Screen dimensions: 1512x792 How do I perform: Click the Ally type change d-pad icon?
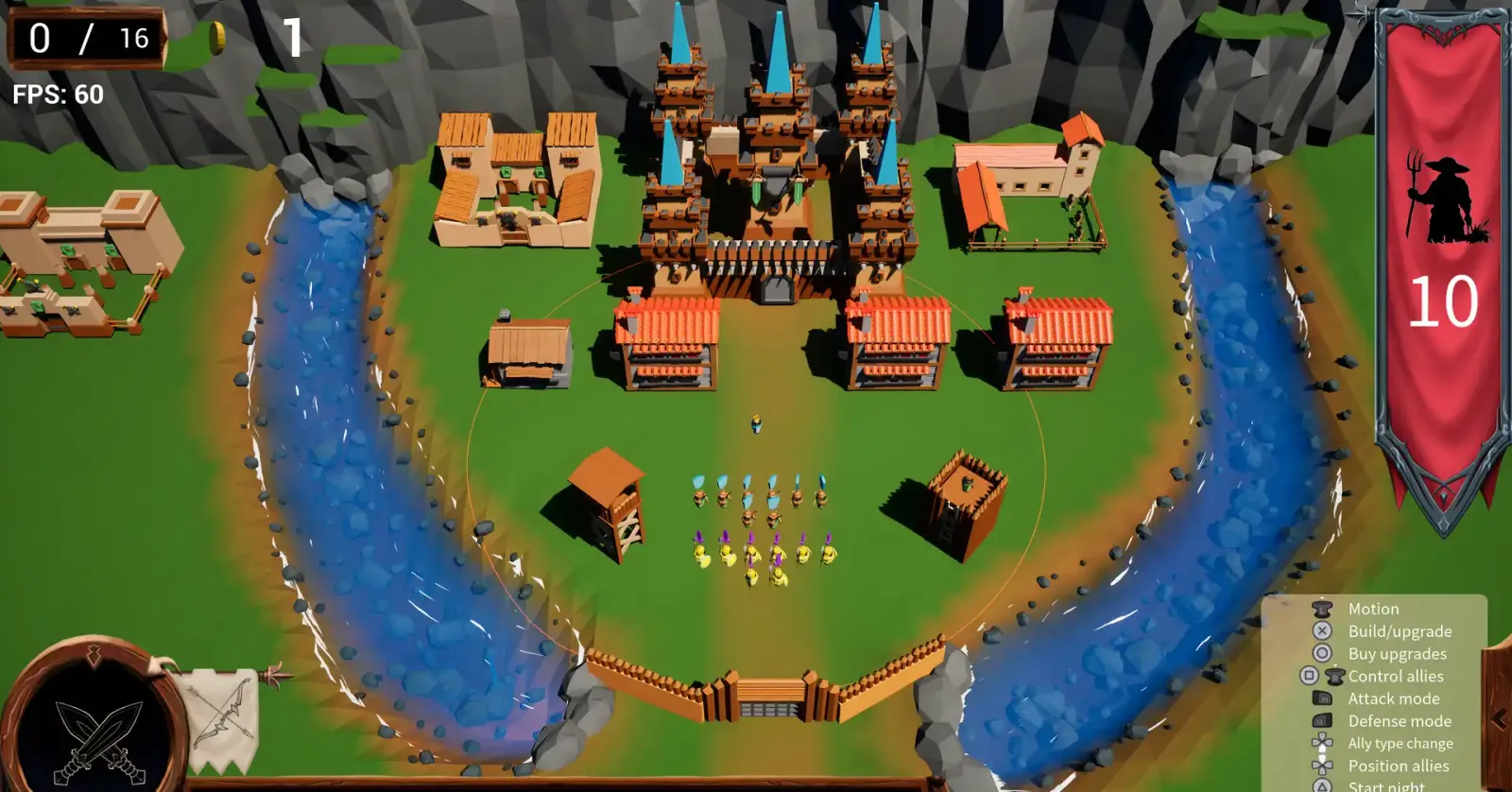click(x=1320, y=742)
